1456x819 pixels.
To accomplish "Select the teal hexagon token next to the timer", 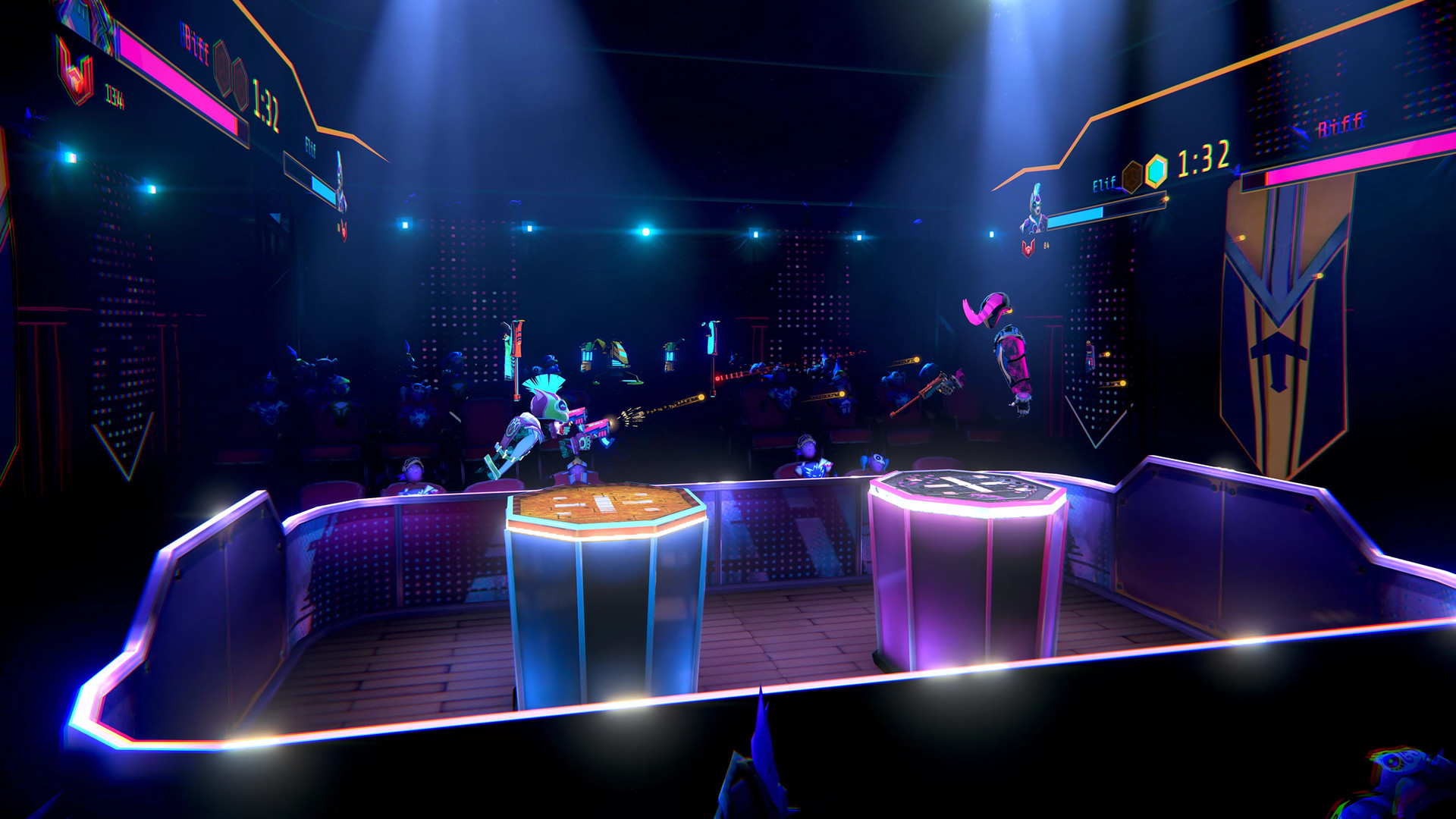I will [x=1156, y=170].
